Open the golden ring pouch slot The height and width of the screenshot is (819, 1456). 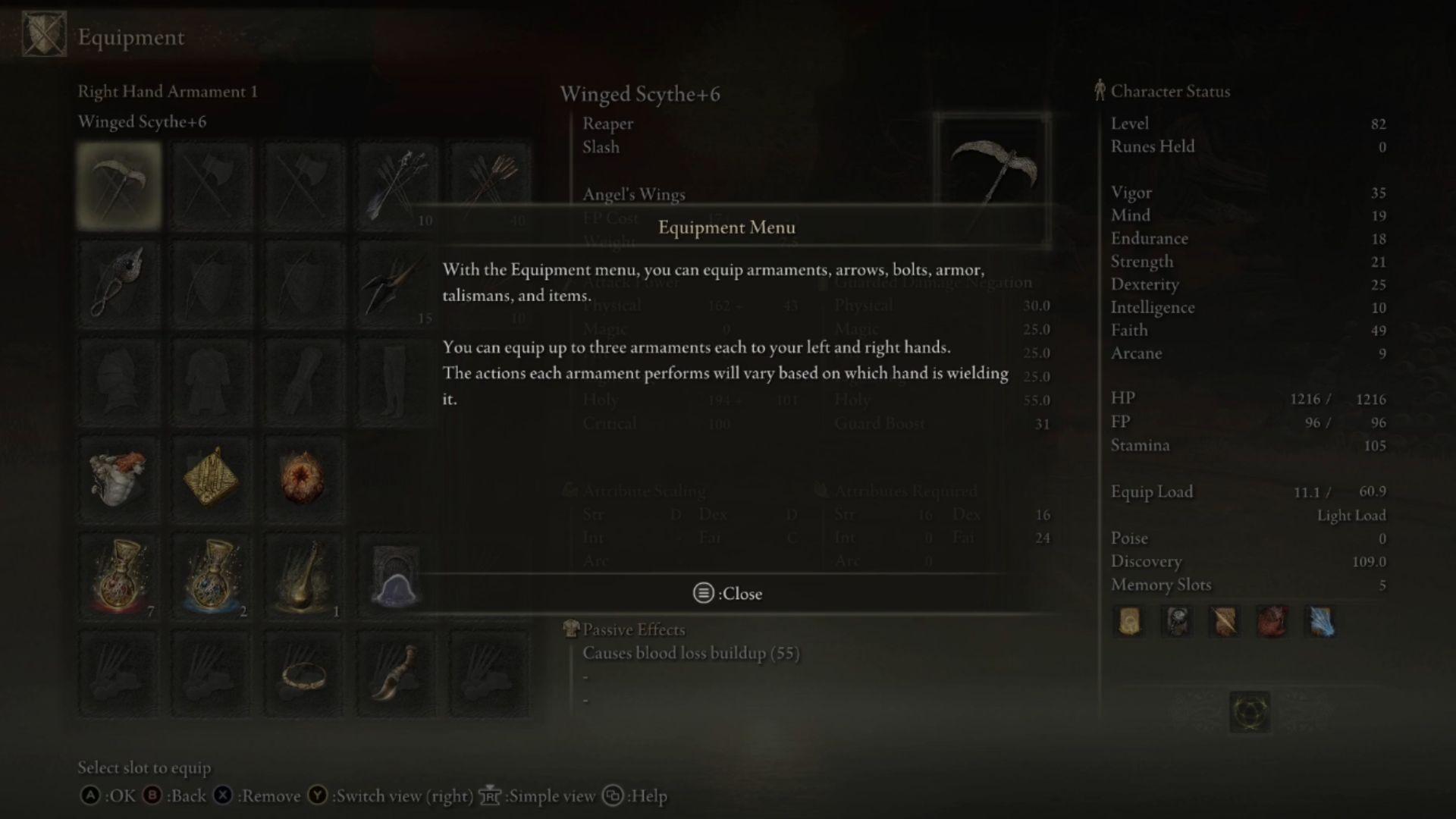coord(303,673)
